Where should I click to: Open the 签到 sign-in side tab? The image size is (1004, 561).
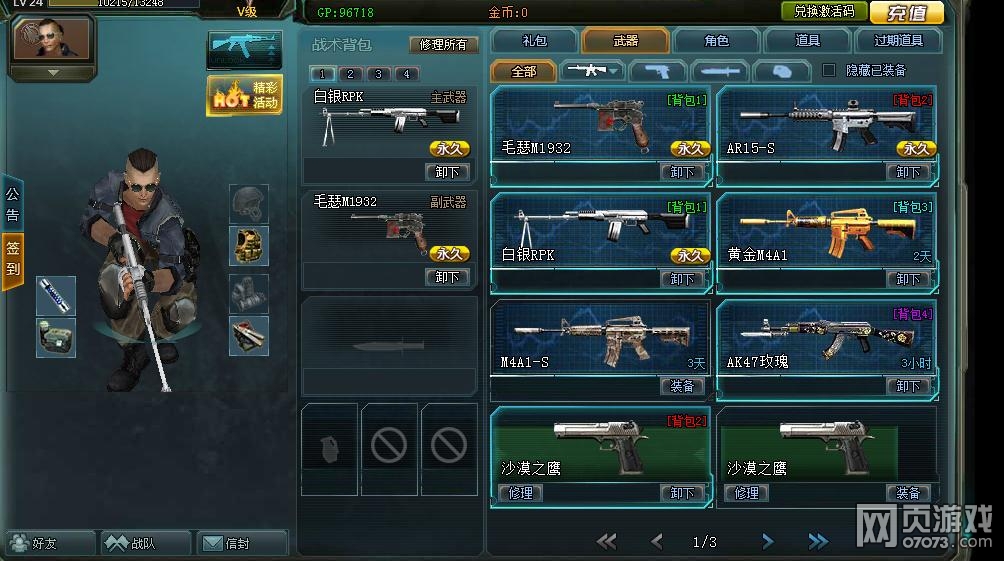tap(13, 260)
